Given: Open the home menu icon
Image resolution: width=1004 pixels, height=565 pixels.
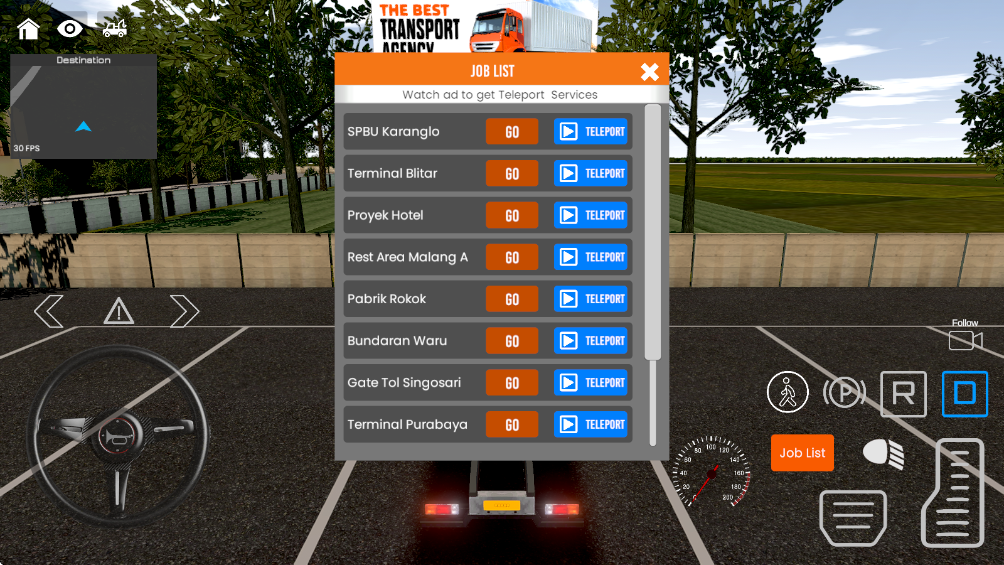Looking at the screenshot, I should pos(28,28).
